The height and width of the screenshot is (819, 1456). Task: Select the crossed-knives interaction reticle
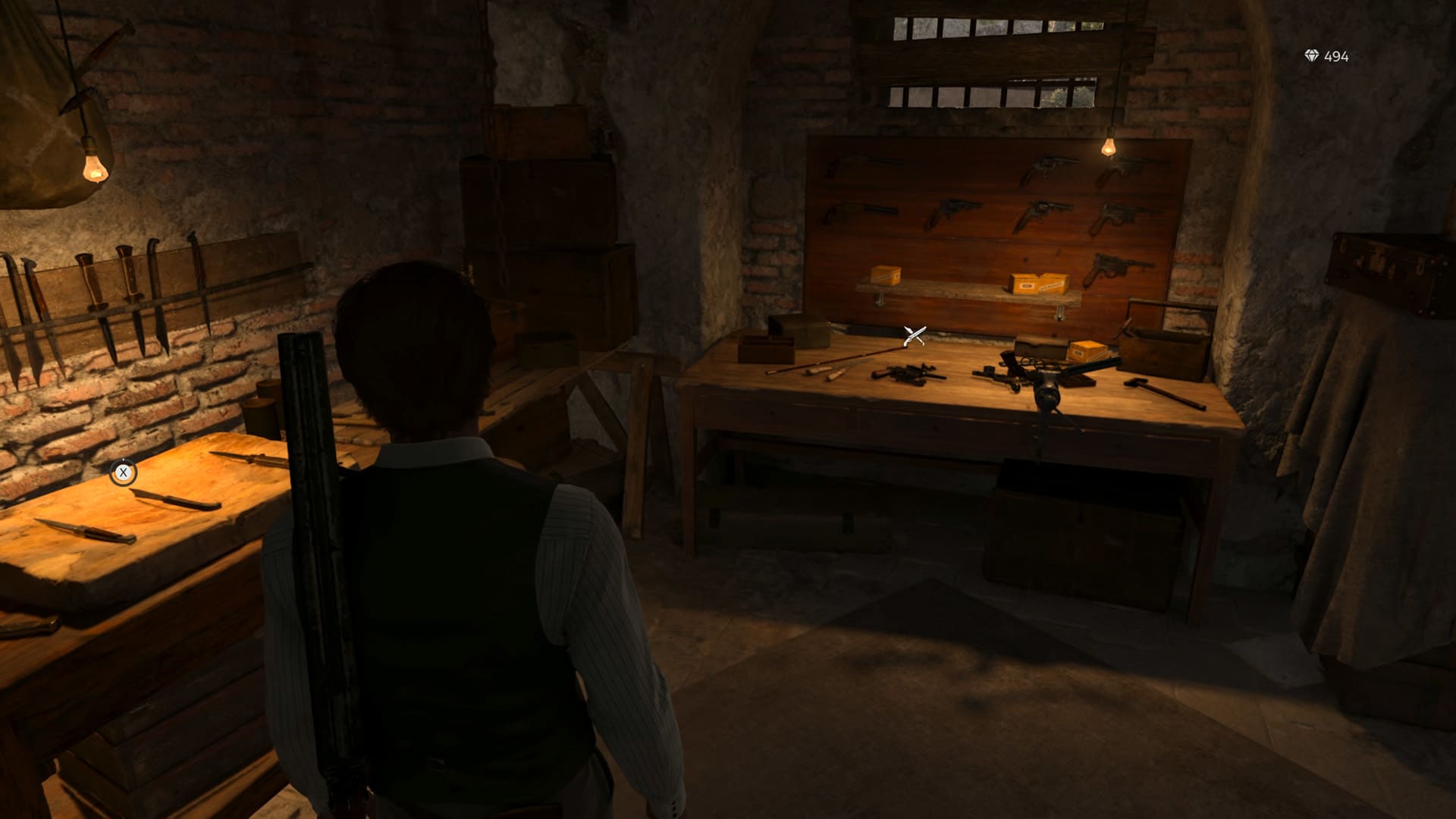913,336
